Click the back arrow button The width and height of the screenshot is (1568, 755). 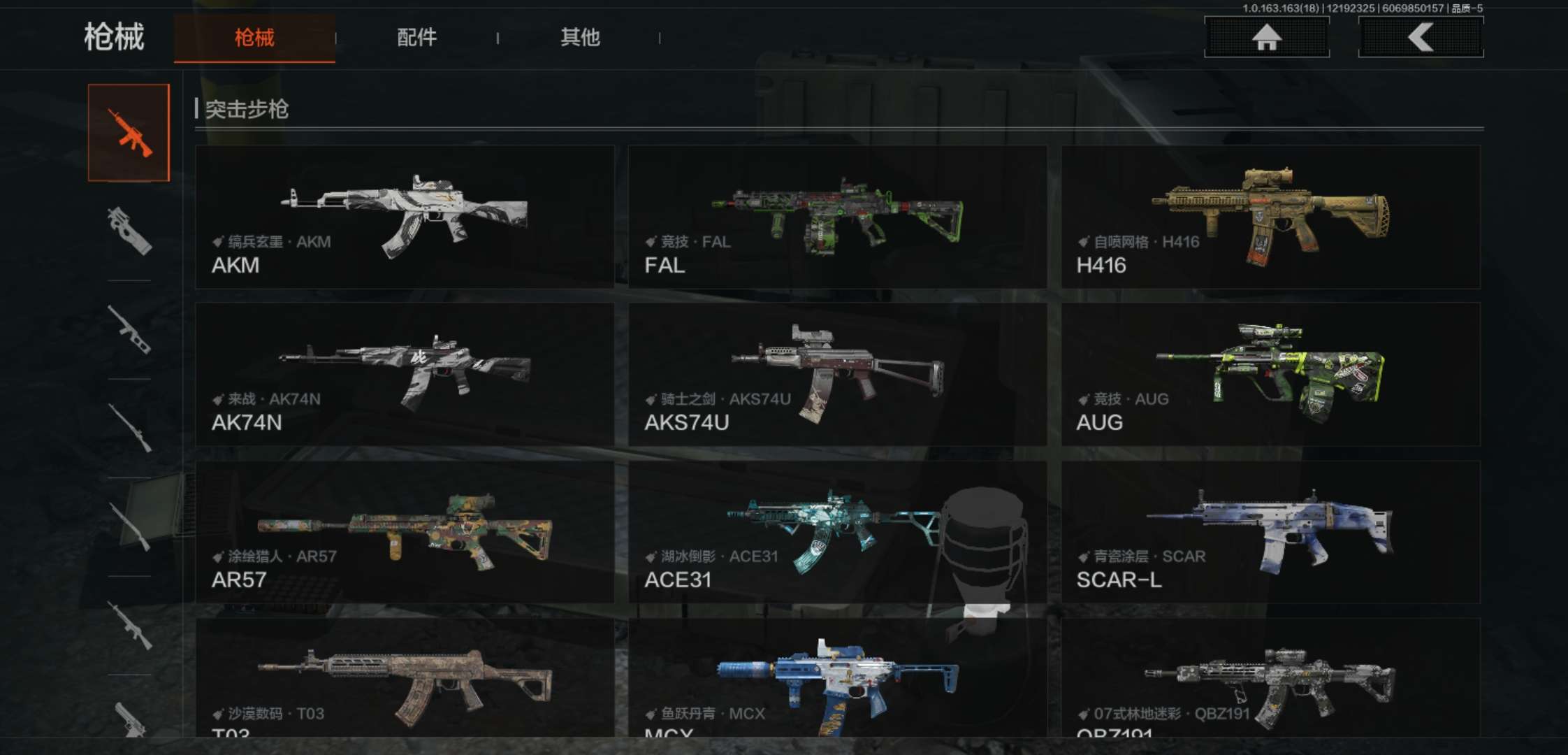click(x=1421, y=37)
